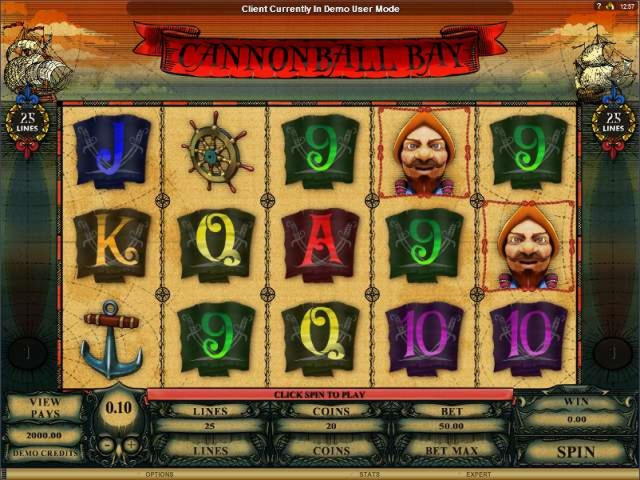This screenshot has width=640, height=480.
Task: Open the View Pays paytable
Action: [44, 407]
